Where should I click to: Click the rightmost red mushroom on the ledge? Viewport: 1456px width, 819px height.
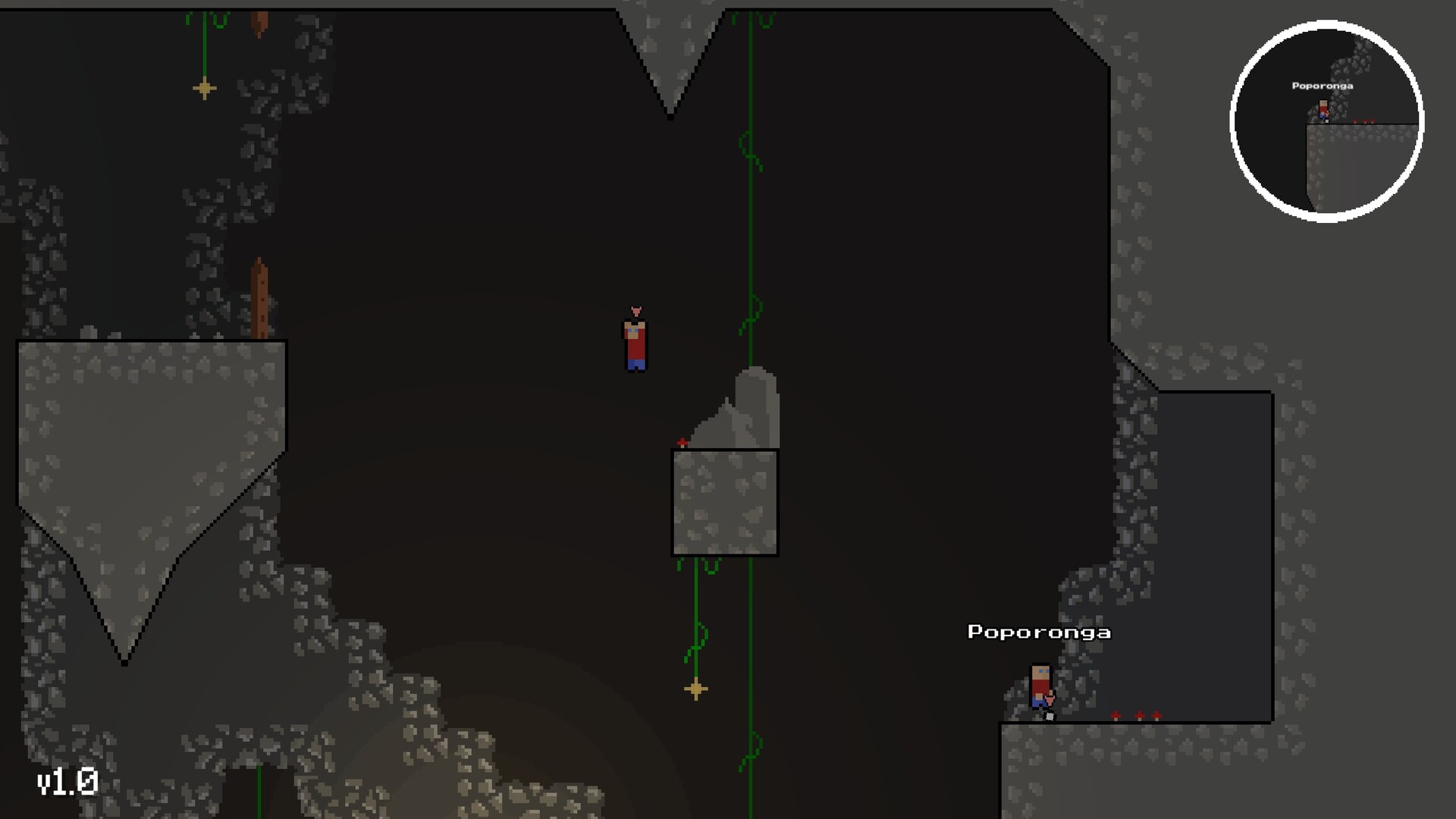tap(1156, 716)
